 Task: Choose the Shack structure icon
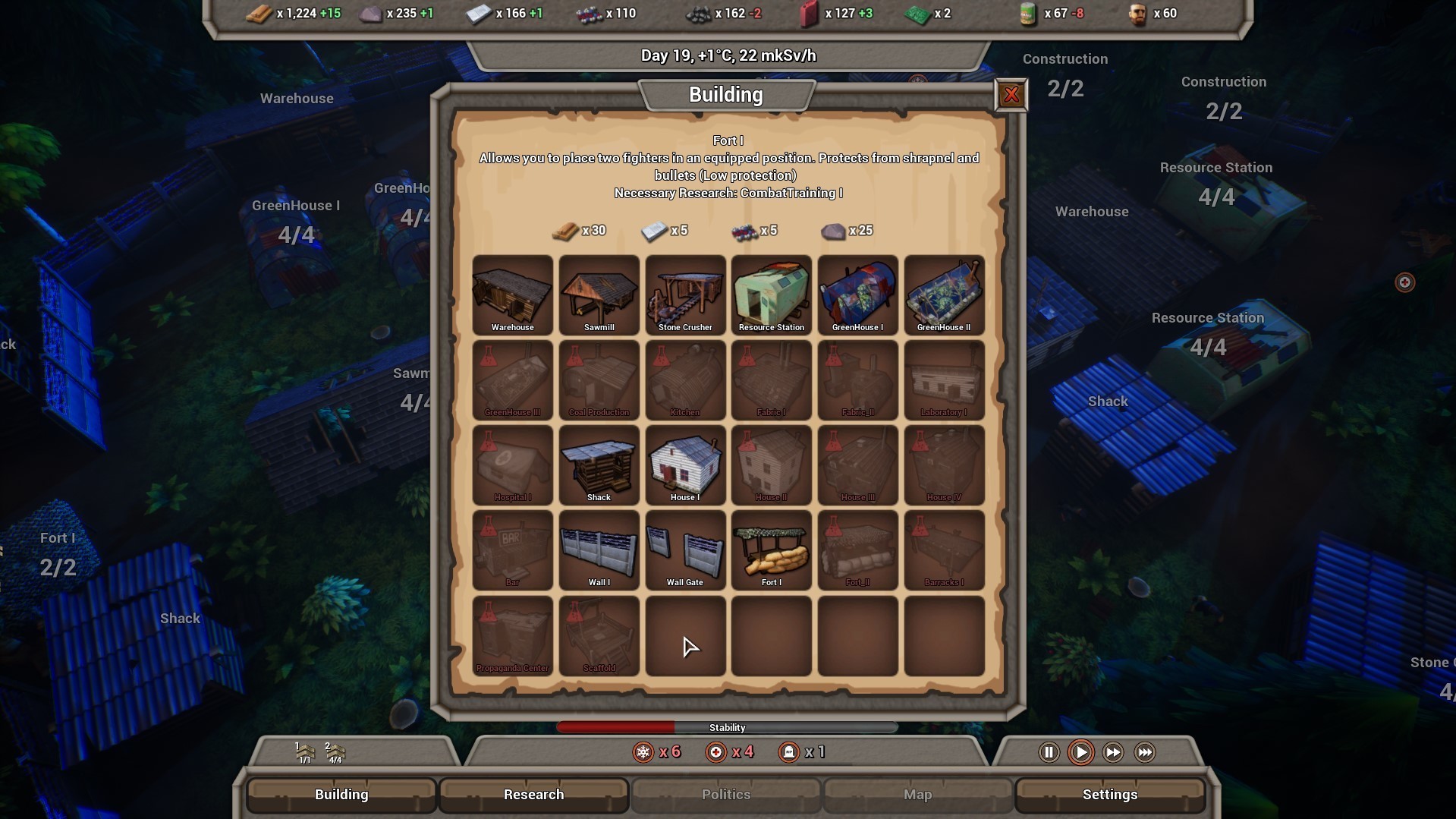(x=599, y=465)
